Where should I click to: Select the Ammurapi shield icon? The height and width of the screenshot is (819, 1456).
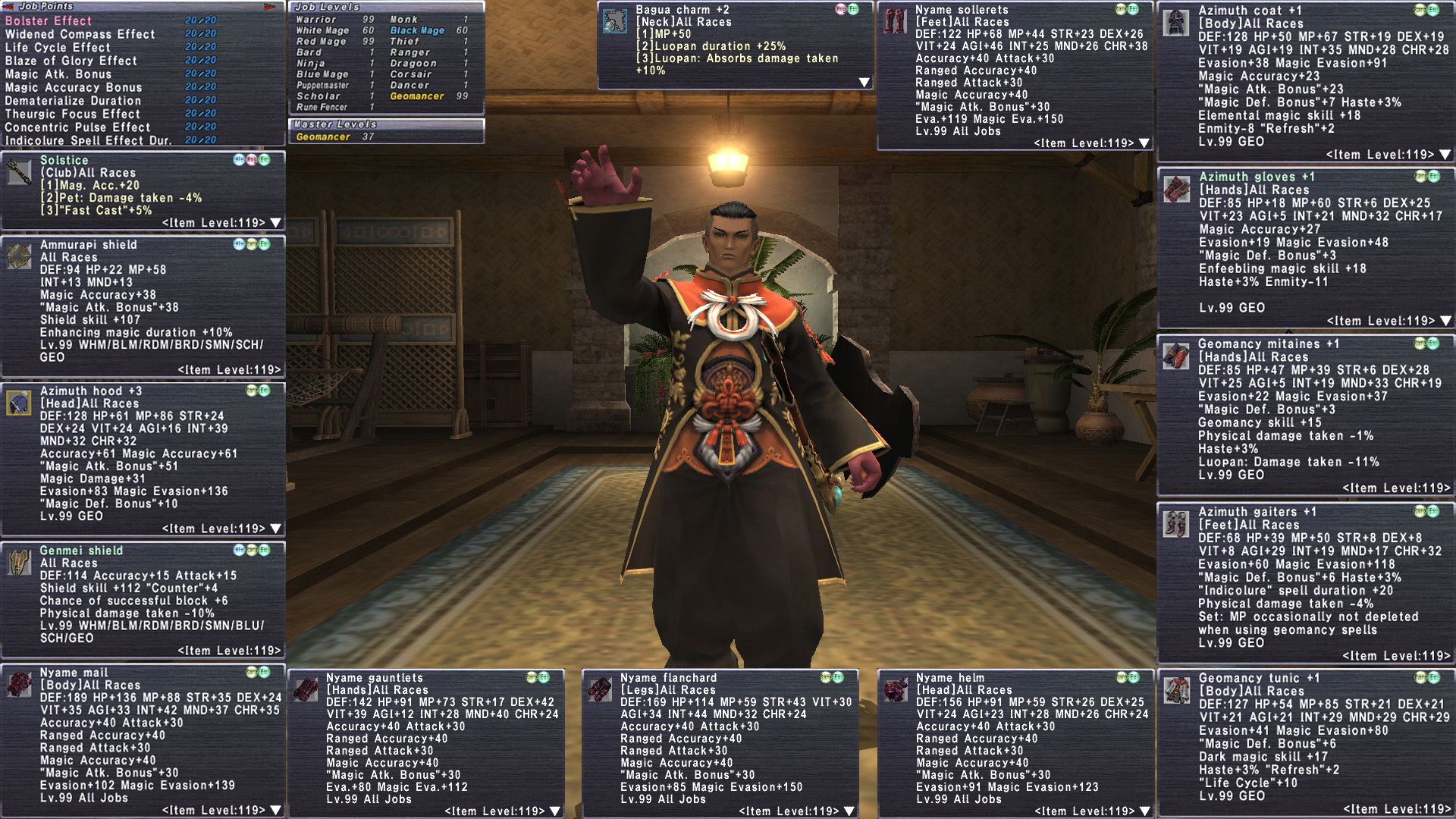pos(18,257)
